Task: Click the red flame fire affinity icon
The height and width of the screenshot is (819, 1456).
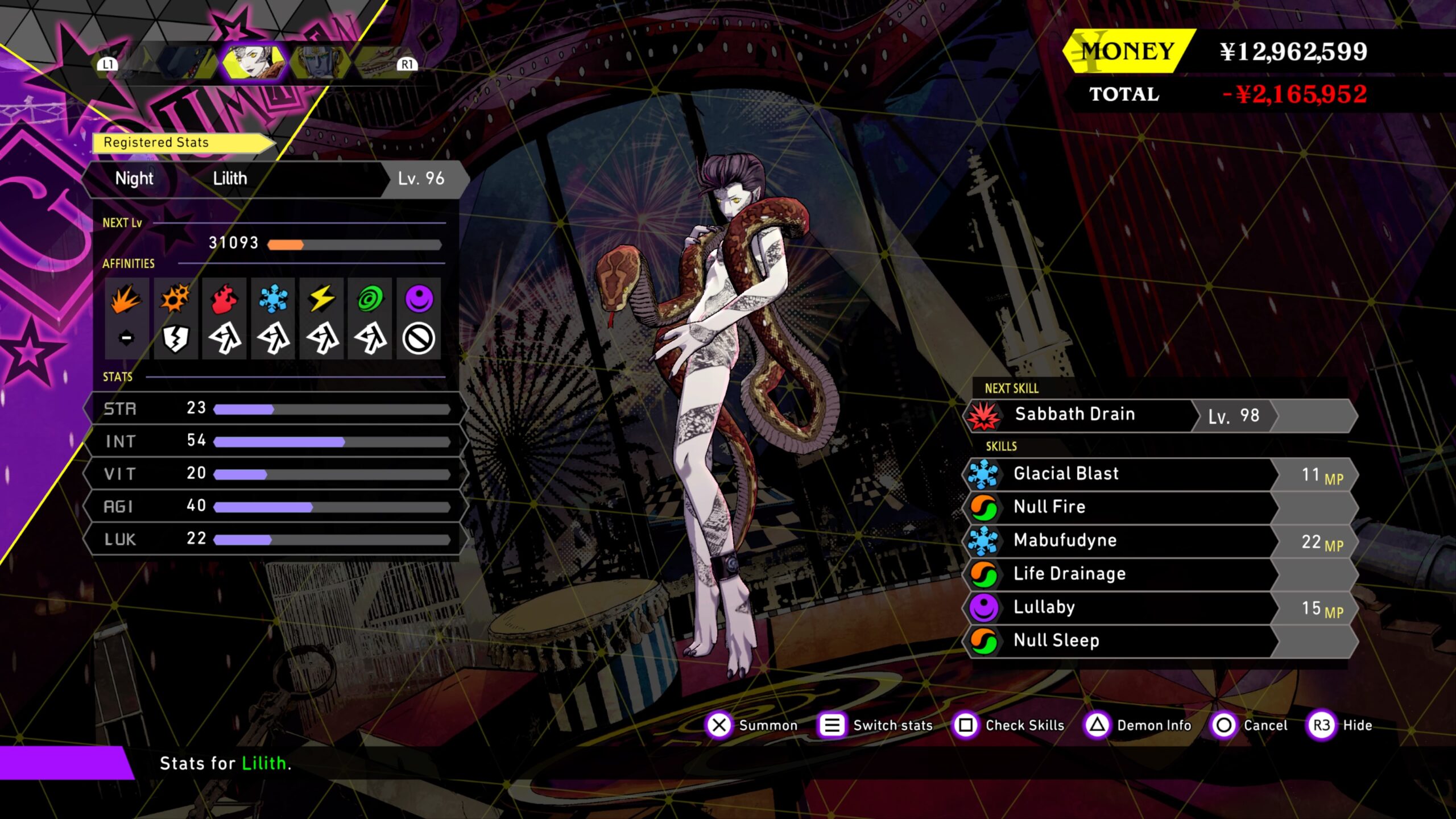Action: coord(224,299)
